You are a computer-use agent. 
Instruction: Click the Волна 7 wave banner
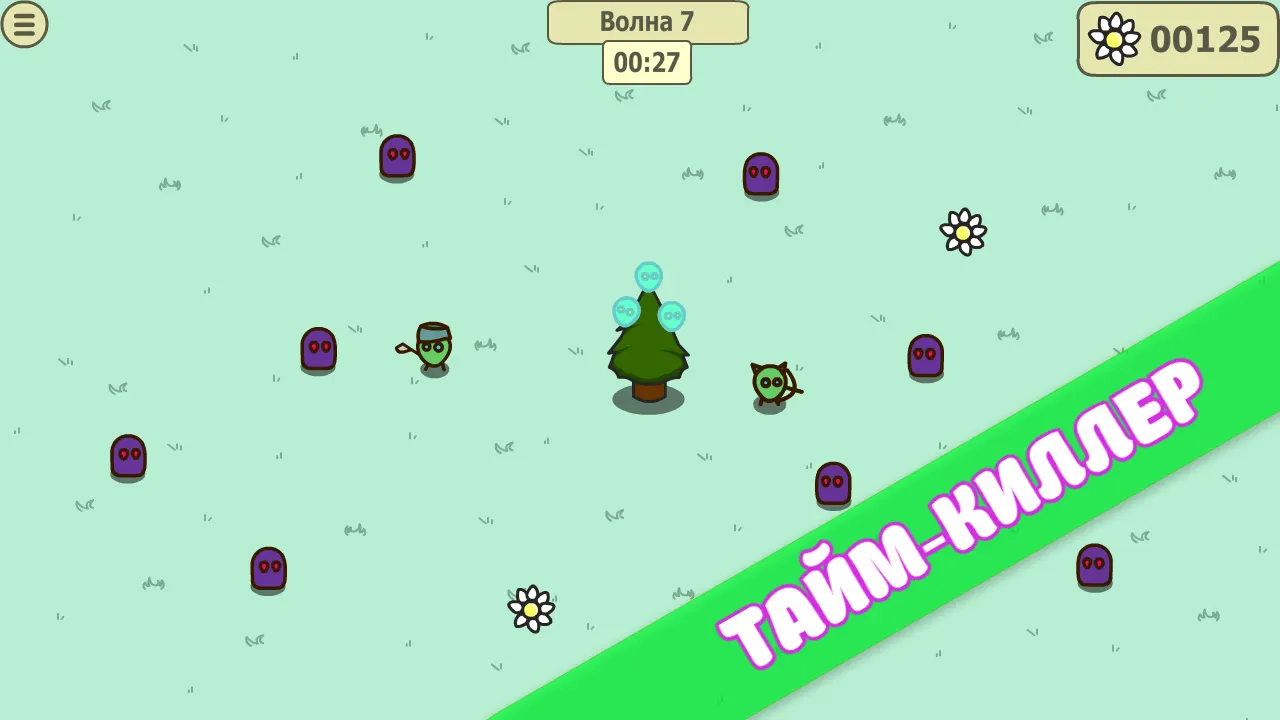646,22
